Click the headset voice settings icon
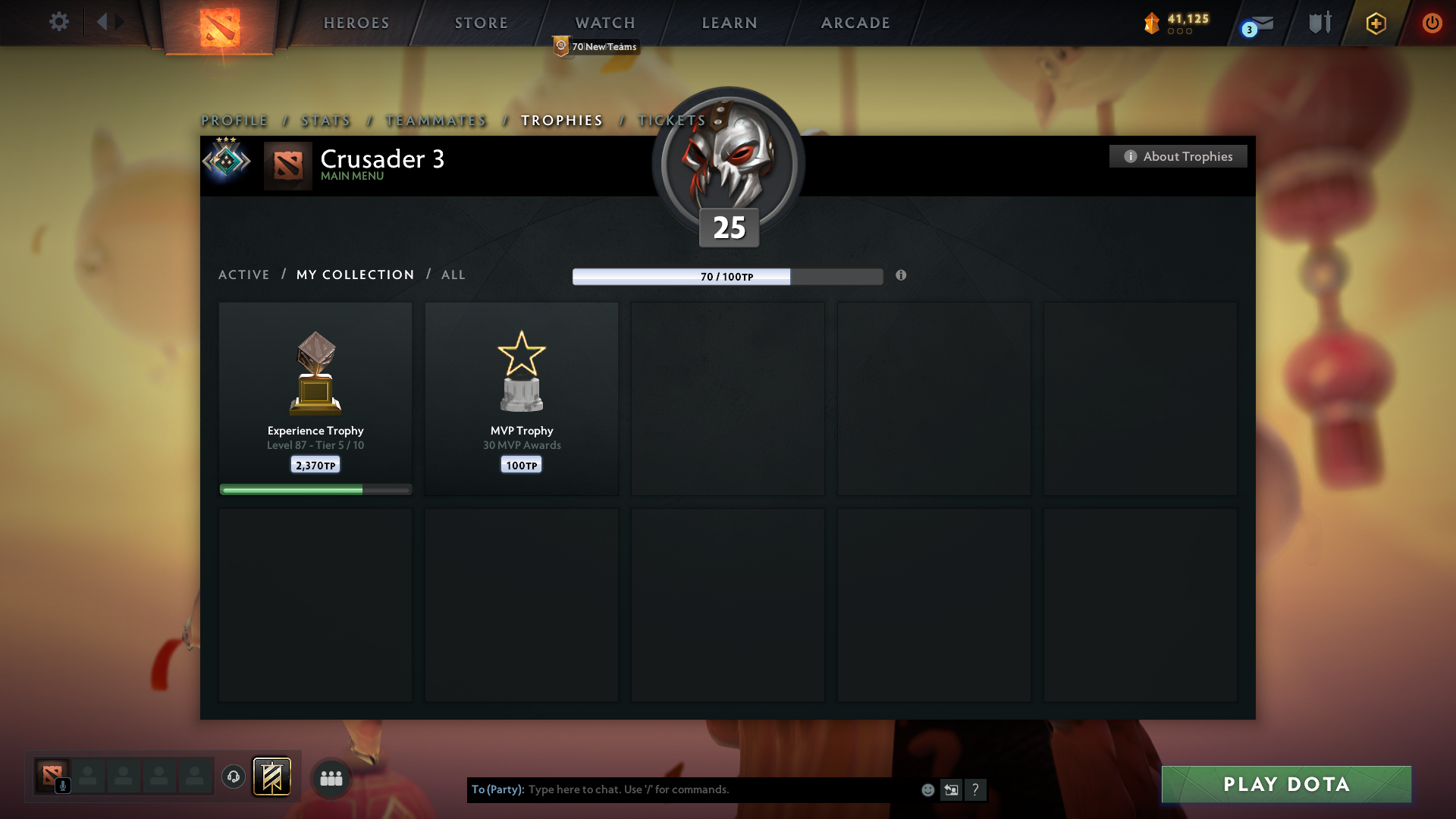 pyautogui.click(x=234, y=777)
